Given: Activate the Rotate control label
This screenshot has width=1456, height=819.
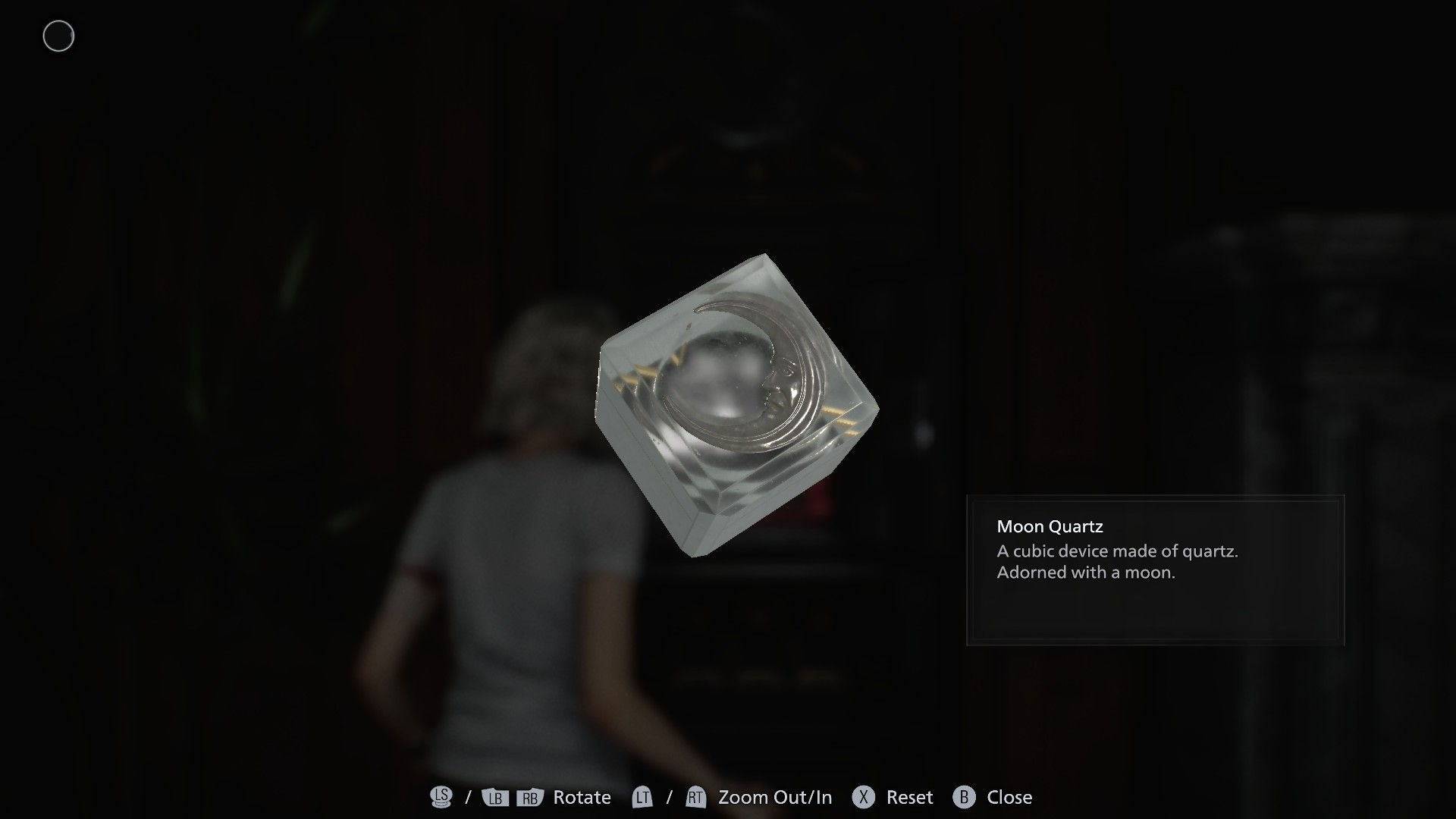Looking at the screenshot, I should [x=581, y=797].
